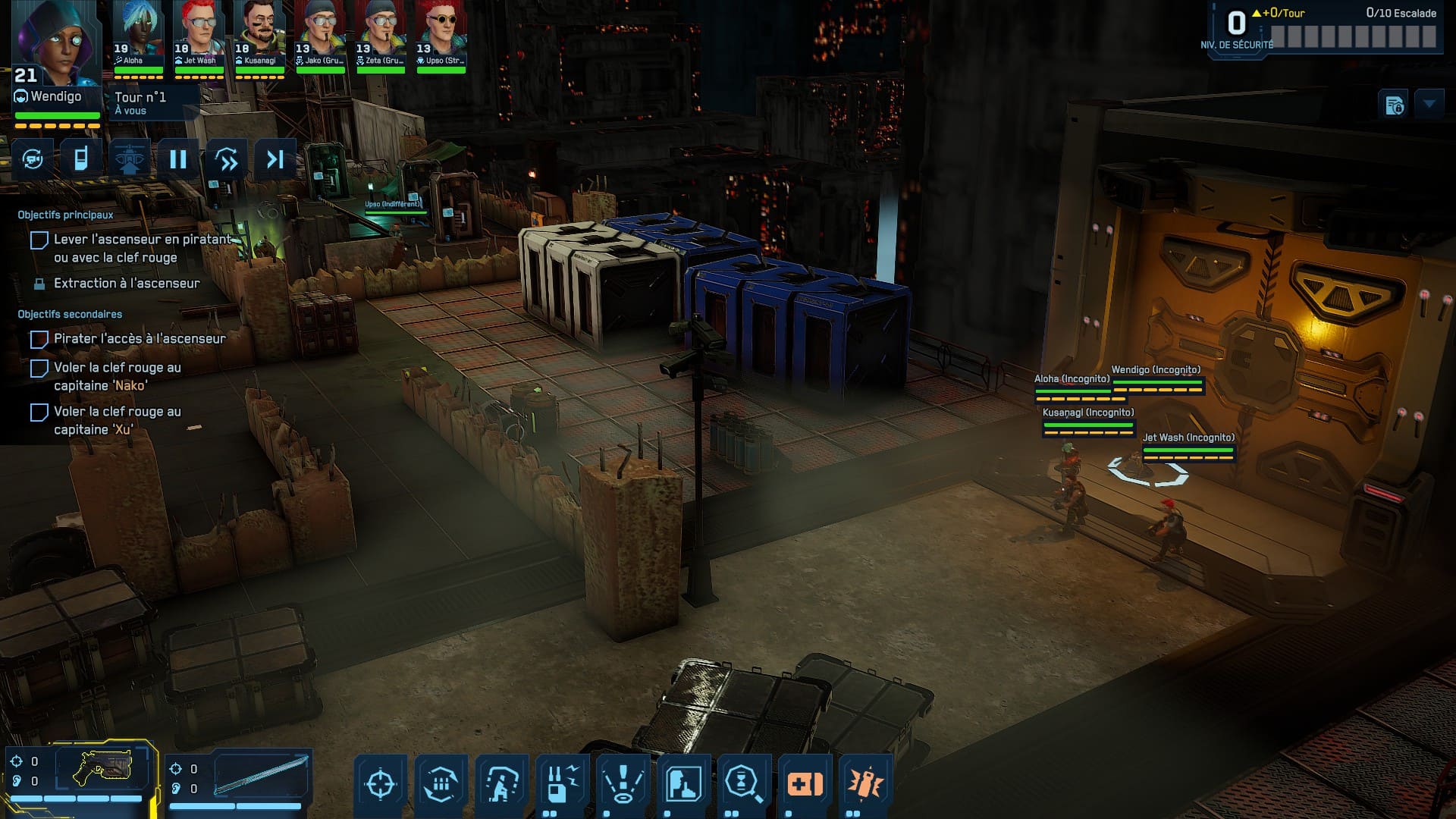This screenshot has width=1456, height=819.
Task: Open the phone communicator button
Action: (x=81, y=159)
